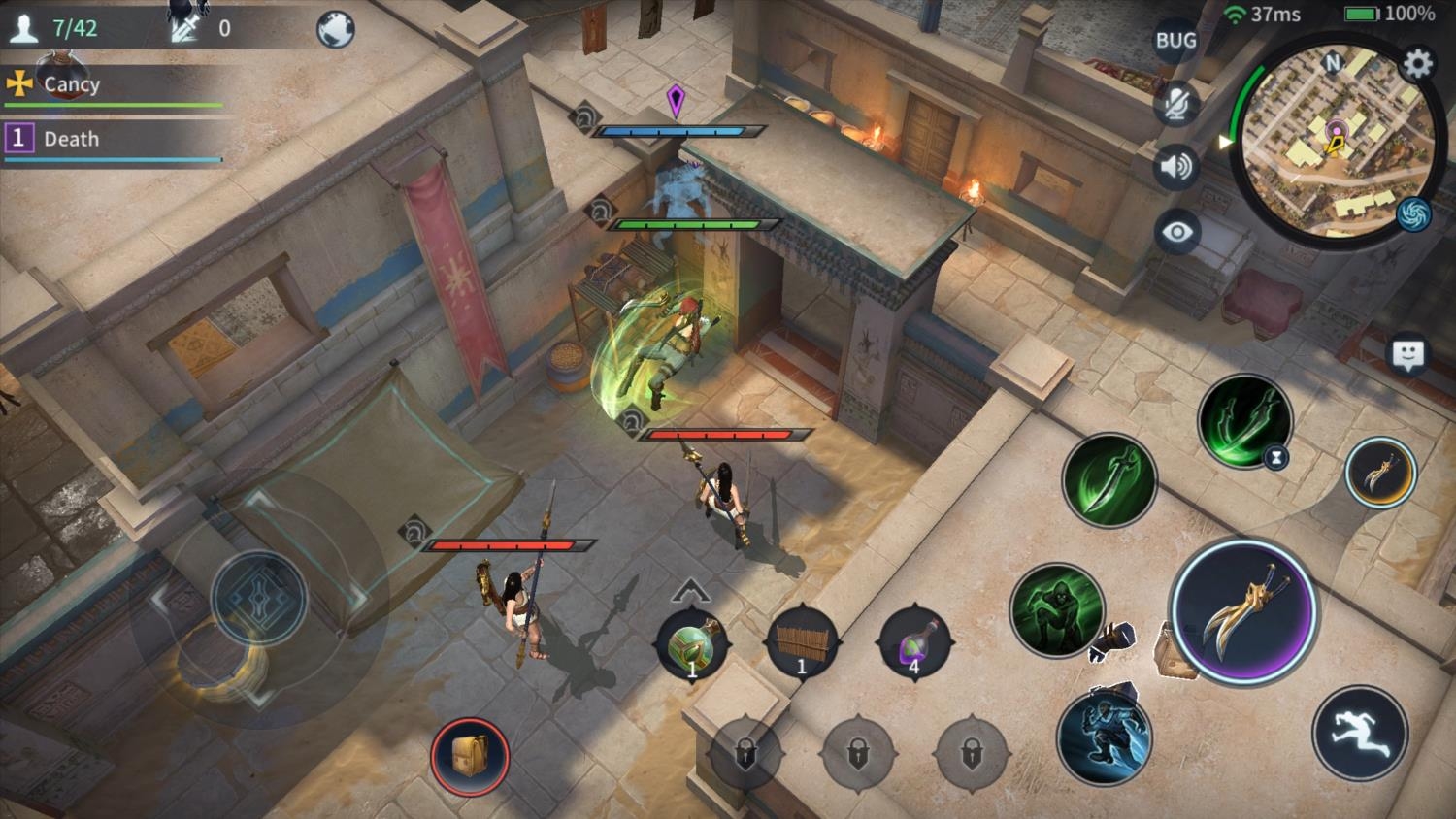The height and width of the screenshot is (819, 1456).
Task: Open the settings gear icon
Action: (1417, 64)
